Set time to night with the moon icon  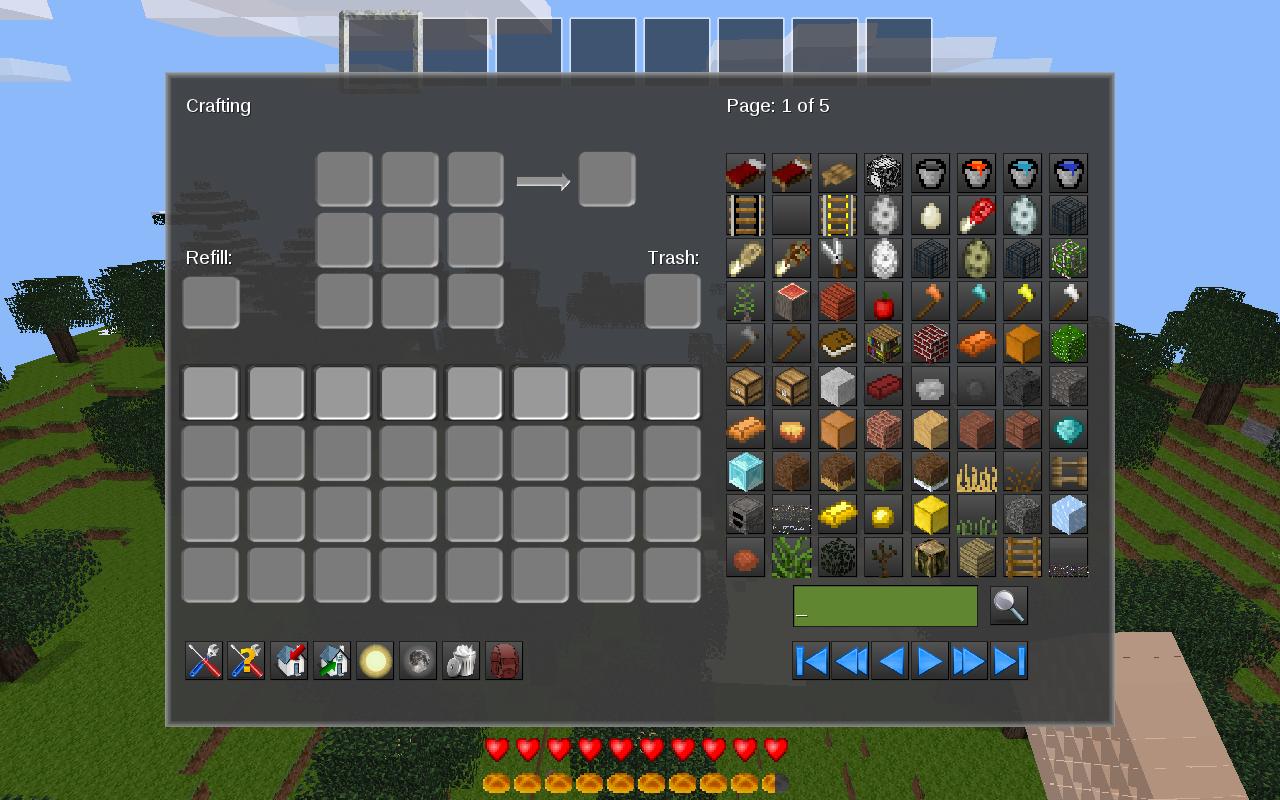(x=417, y=660)
